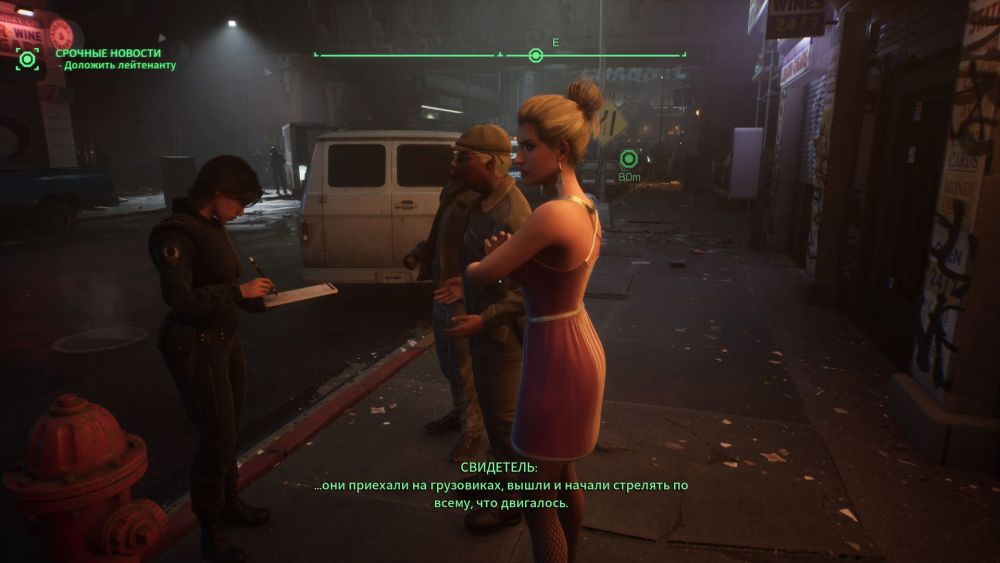The height and width of the screenshot is (563, 1000).
Task: Click the objective marker on the compass bar
Action: coord(535,55)
